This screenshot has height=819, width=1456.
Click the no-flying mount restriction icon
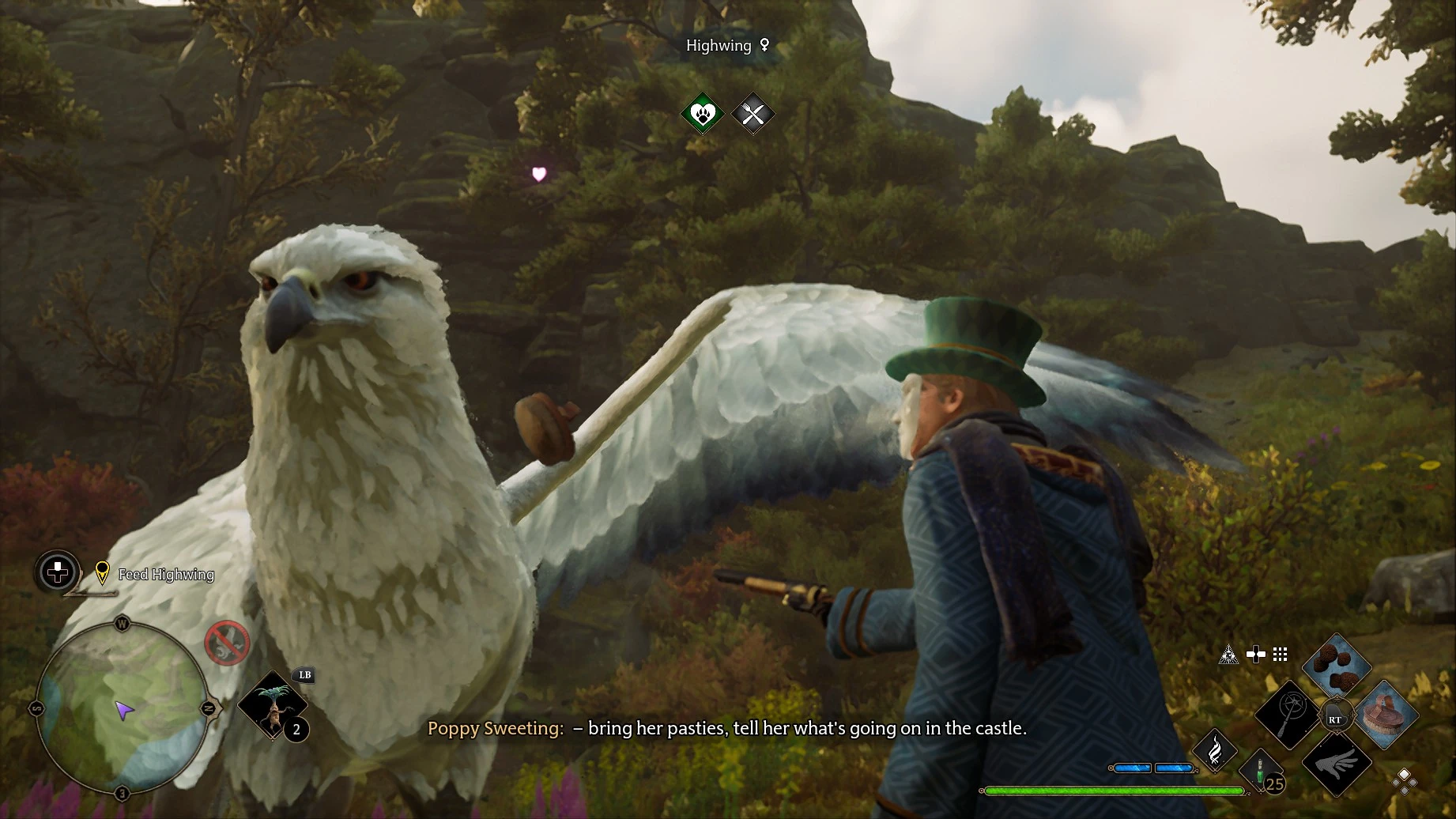pyautogui.click(x=228, y=643)
